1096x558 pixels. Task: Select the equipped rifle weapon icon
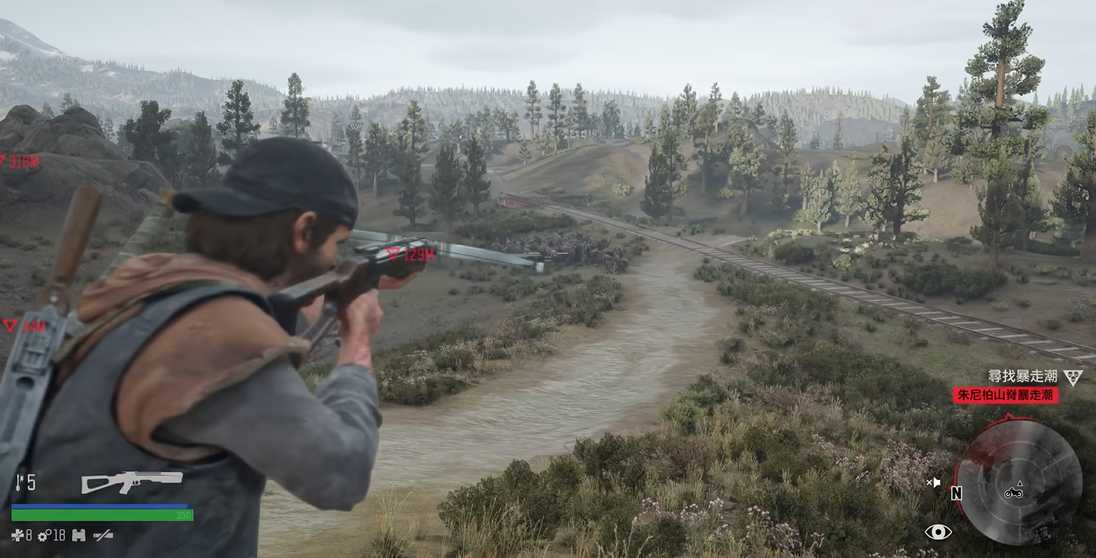131,482
